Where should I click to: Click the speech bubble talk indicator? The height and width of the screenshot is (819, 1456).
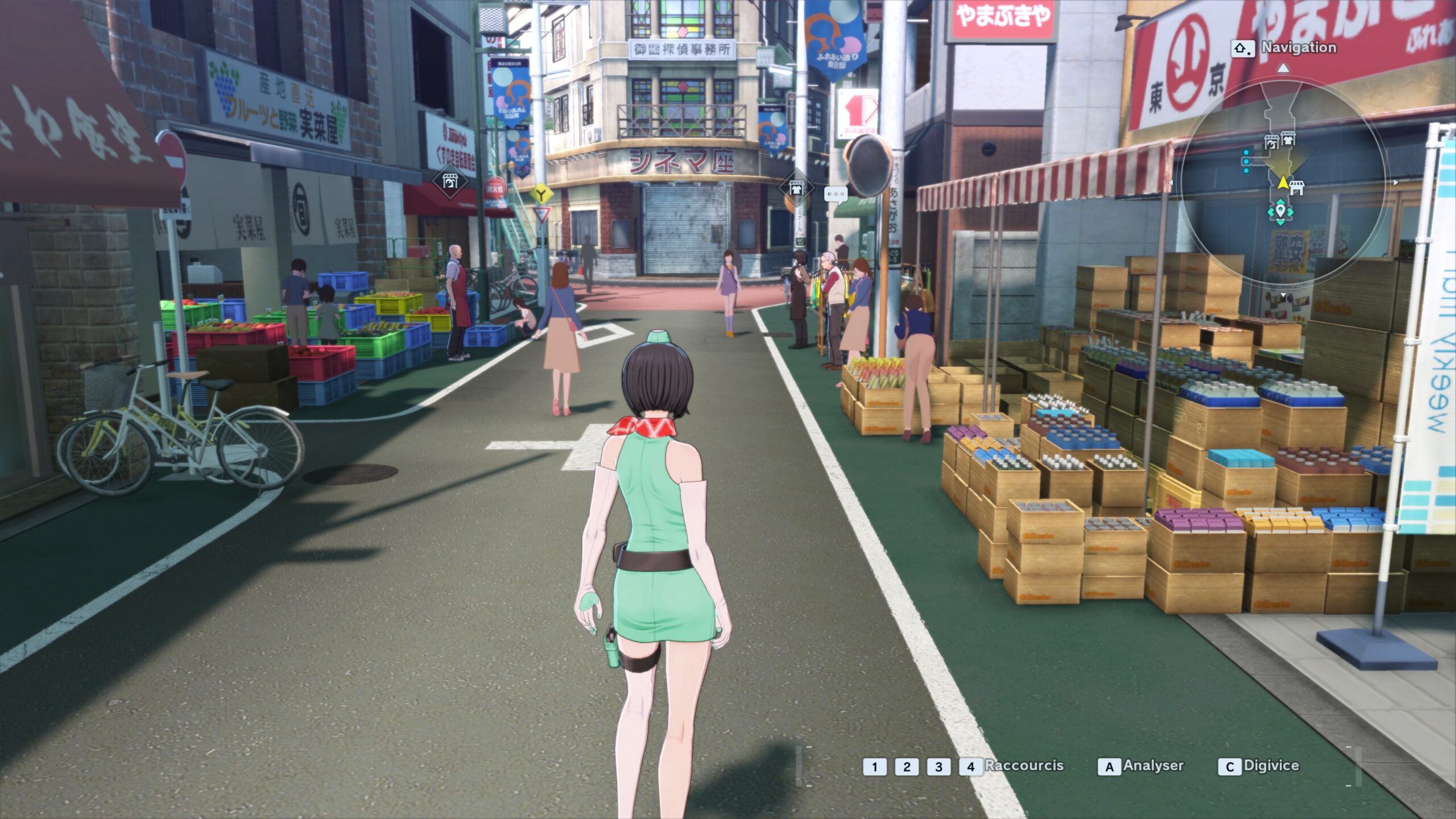click(x=835, y=195)
